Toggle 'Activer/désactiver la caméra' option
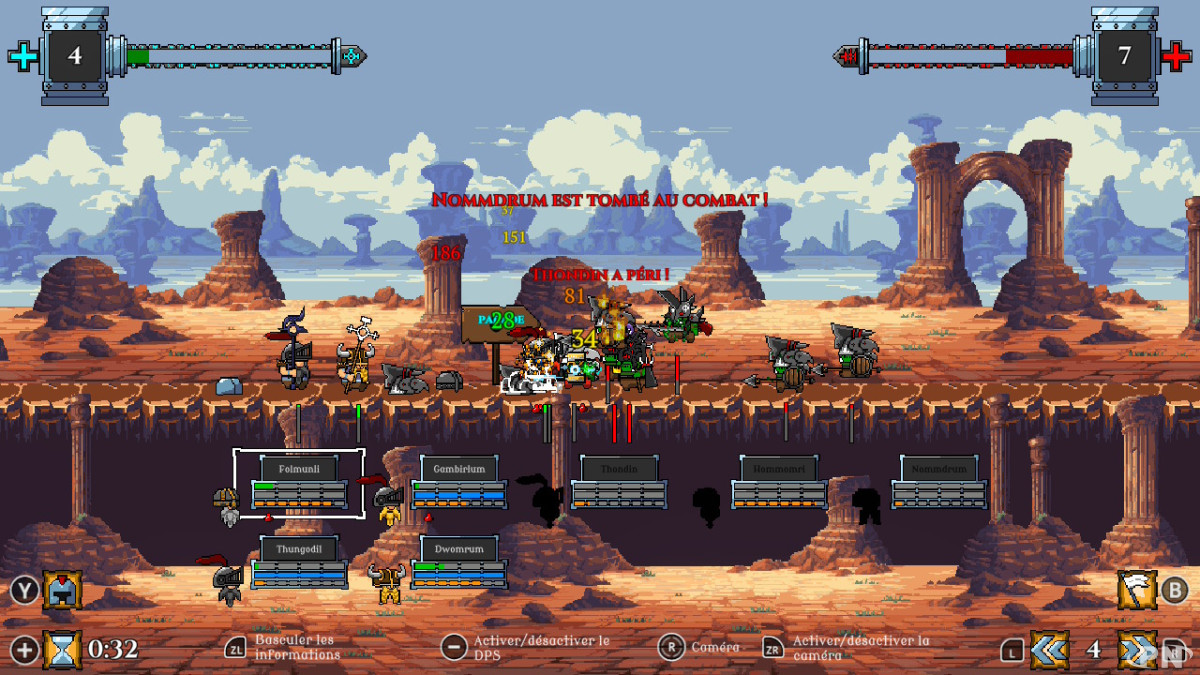Viewport: 1200px width, 675px height. [860, 647]
